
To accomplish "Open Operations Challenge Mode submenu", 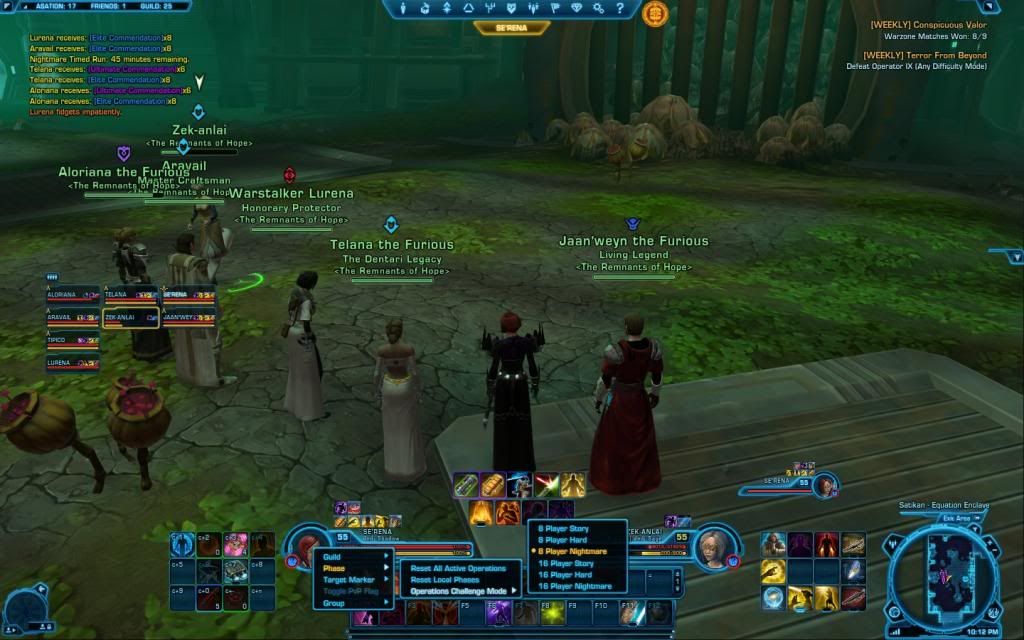I will [462, 591].
